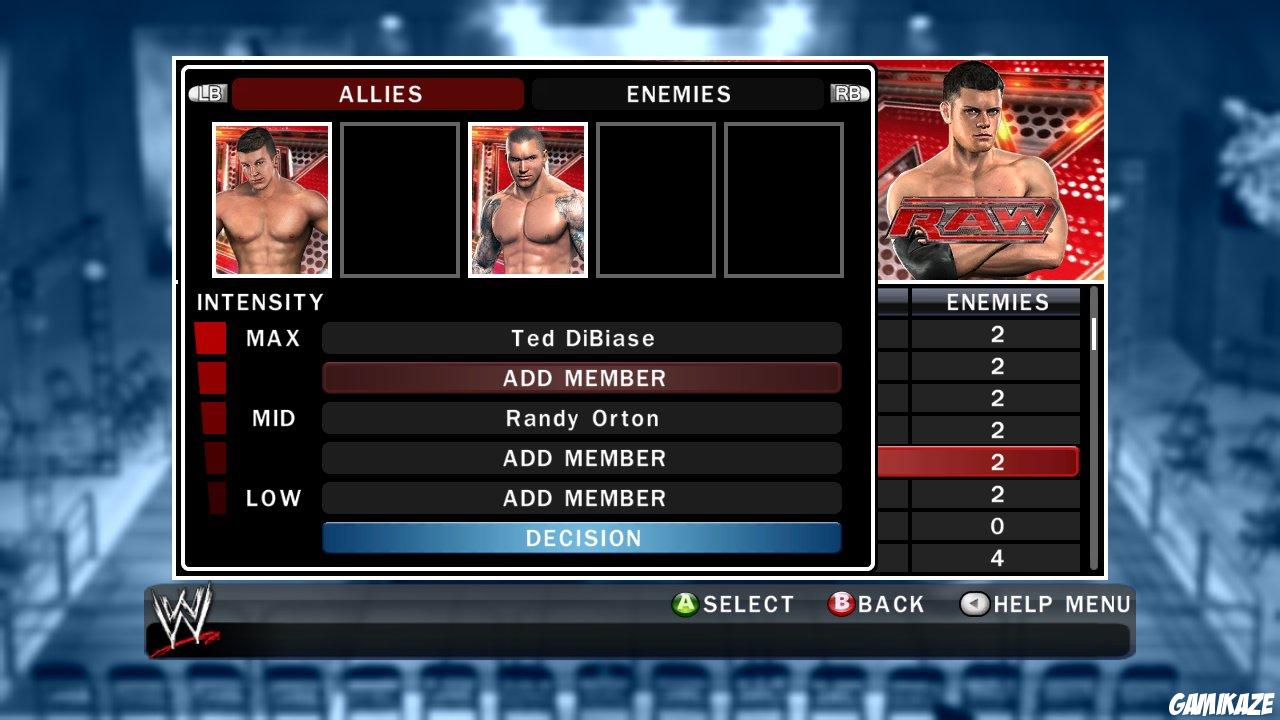
Task: Confirm with the DECISION button
Action: pos(583,538)
